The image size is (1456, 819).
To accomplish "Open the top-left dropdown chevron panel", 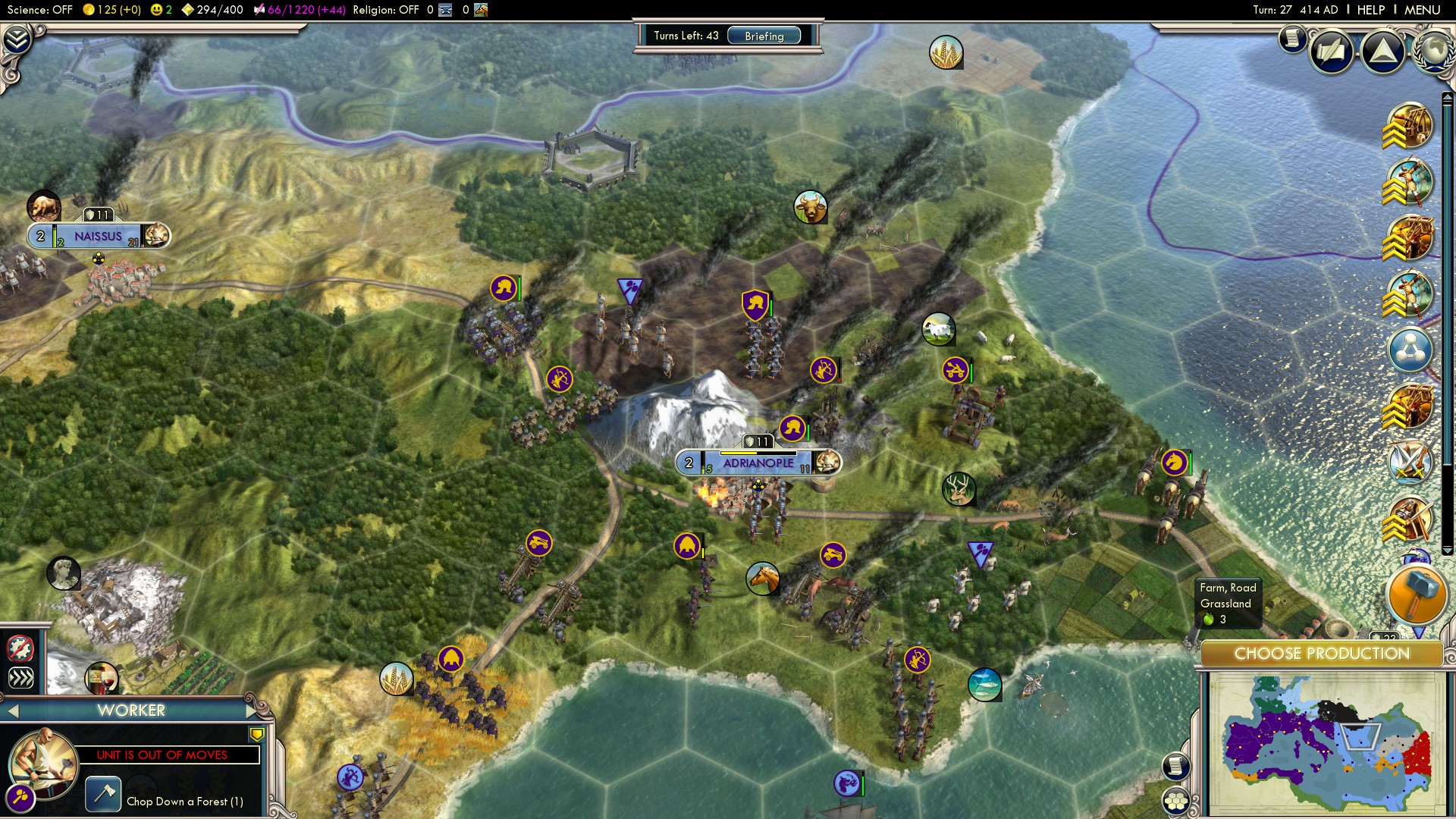I will pyautogui.click(x=17, y=39).
